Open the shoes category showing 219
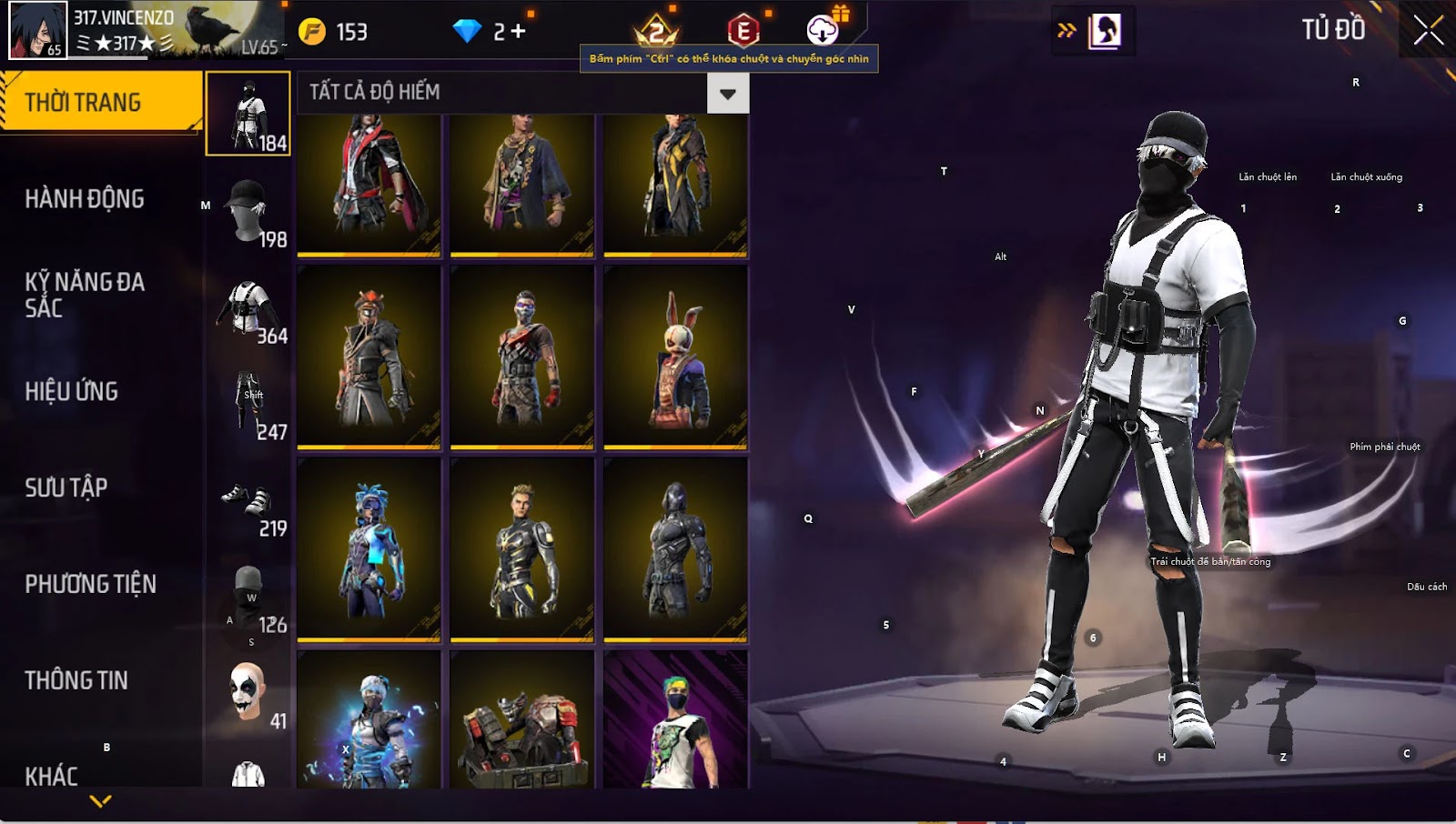Viewport: 1456px width, 824px height. tap(248, 500)
